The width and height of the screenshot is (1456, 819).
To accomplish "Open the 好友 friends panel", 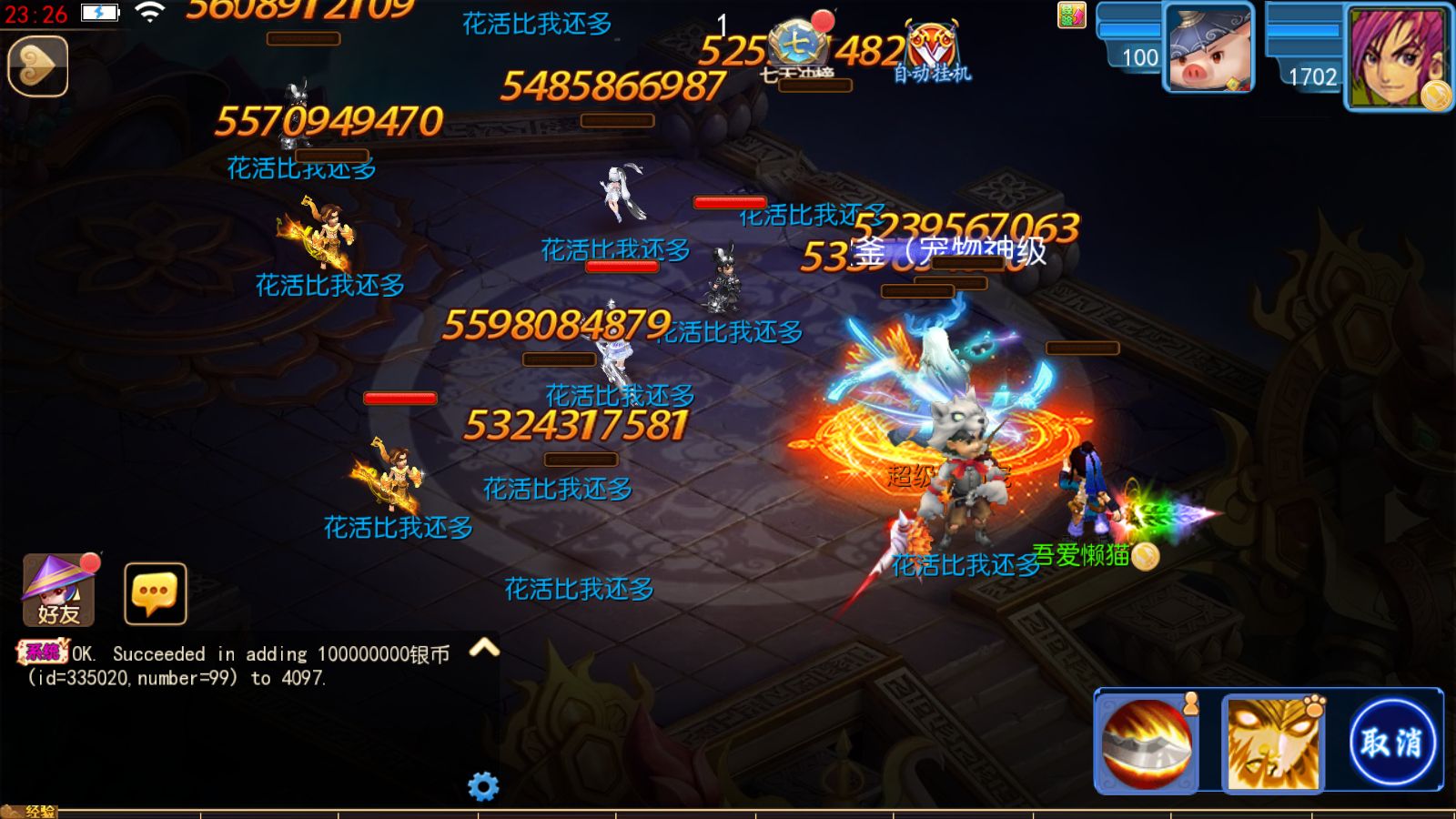I will [x=59, y=593].
